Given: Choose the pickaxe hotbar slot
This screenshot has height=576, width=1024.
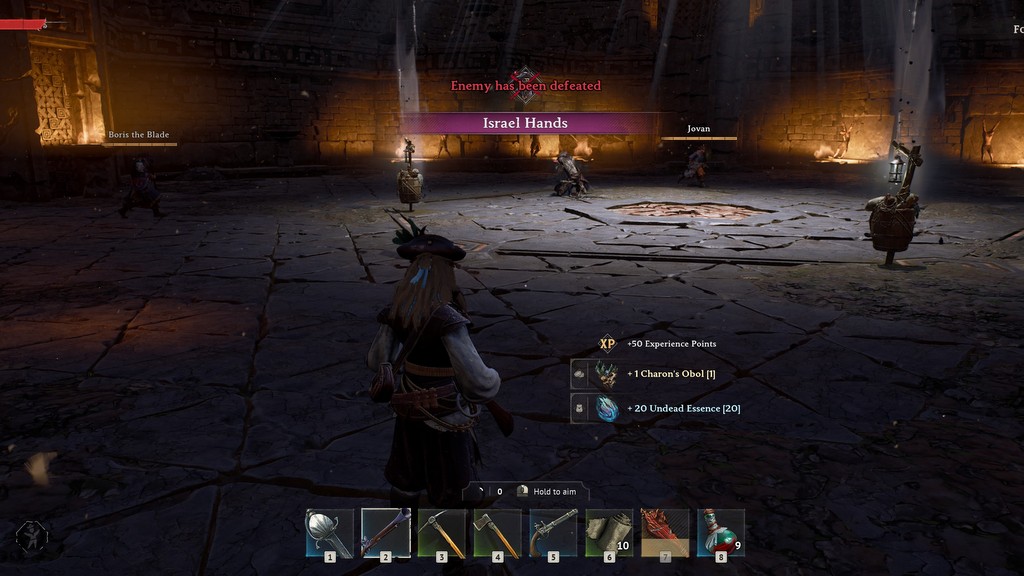Looking at the screenshot, I should [x=442, y=533].
